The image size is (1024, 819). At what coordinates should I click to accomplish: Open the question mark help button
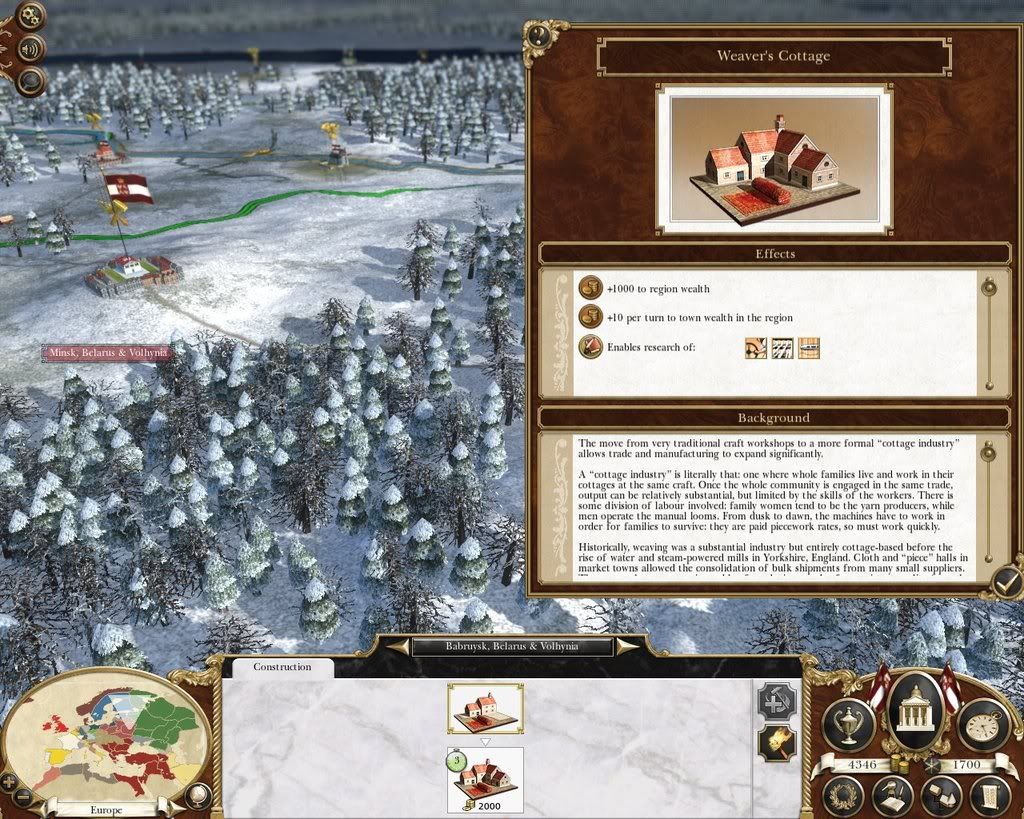point(539,36)
